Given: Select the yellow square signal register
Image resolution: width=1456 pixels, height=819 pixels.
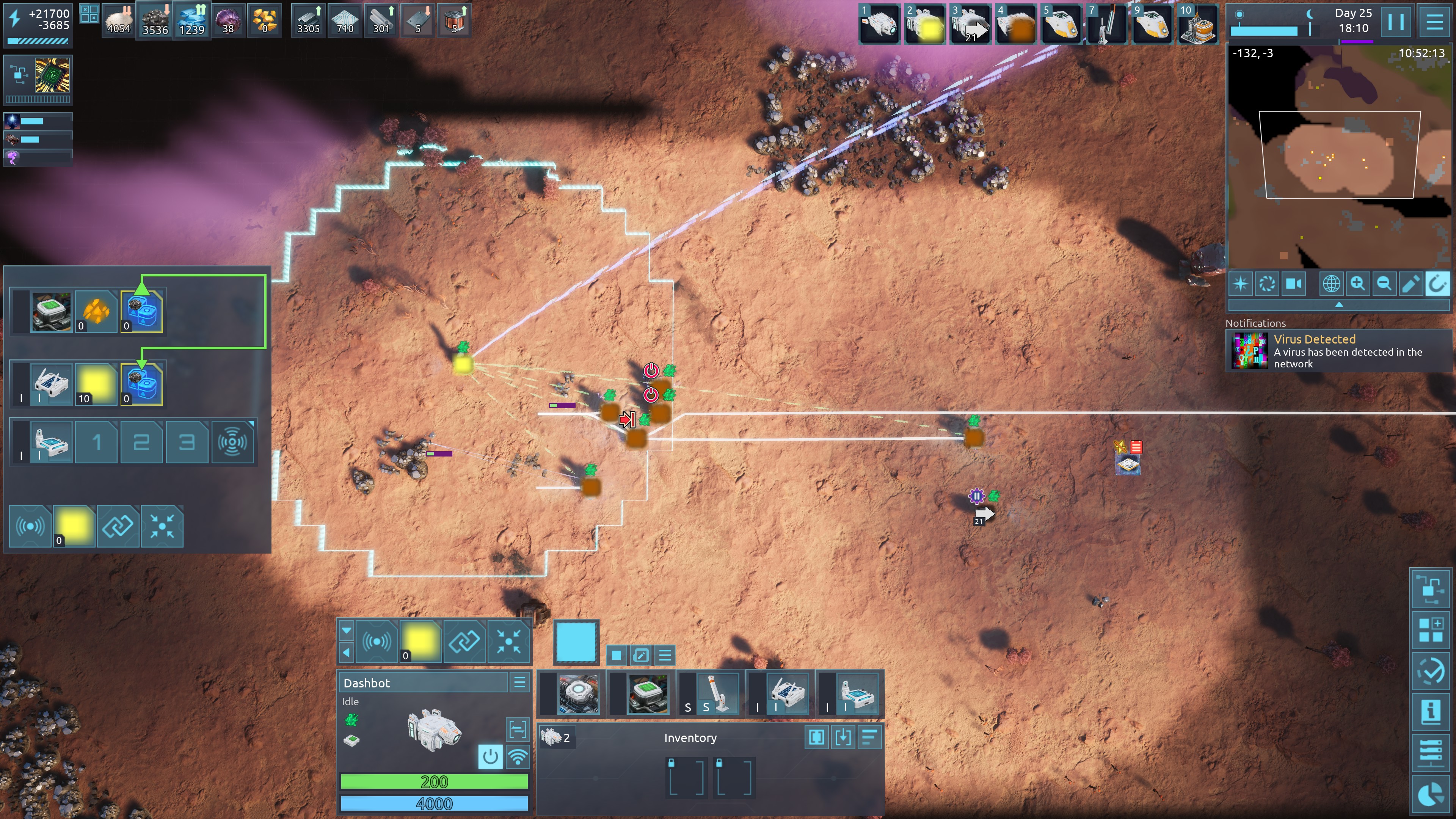Looking at the screenshot, I should (x=420, y=641).
